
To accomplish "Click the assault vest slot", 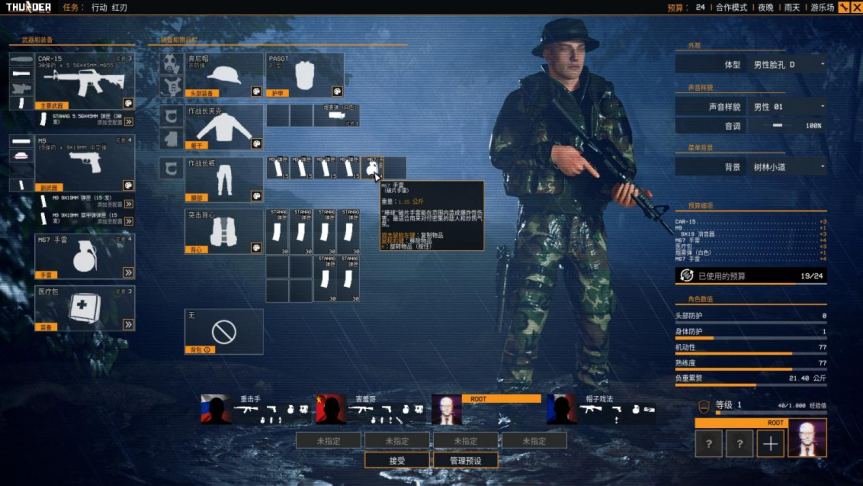I will pyautogui.click(x=223, y=231).
